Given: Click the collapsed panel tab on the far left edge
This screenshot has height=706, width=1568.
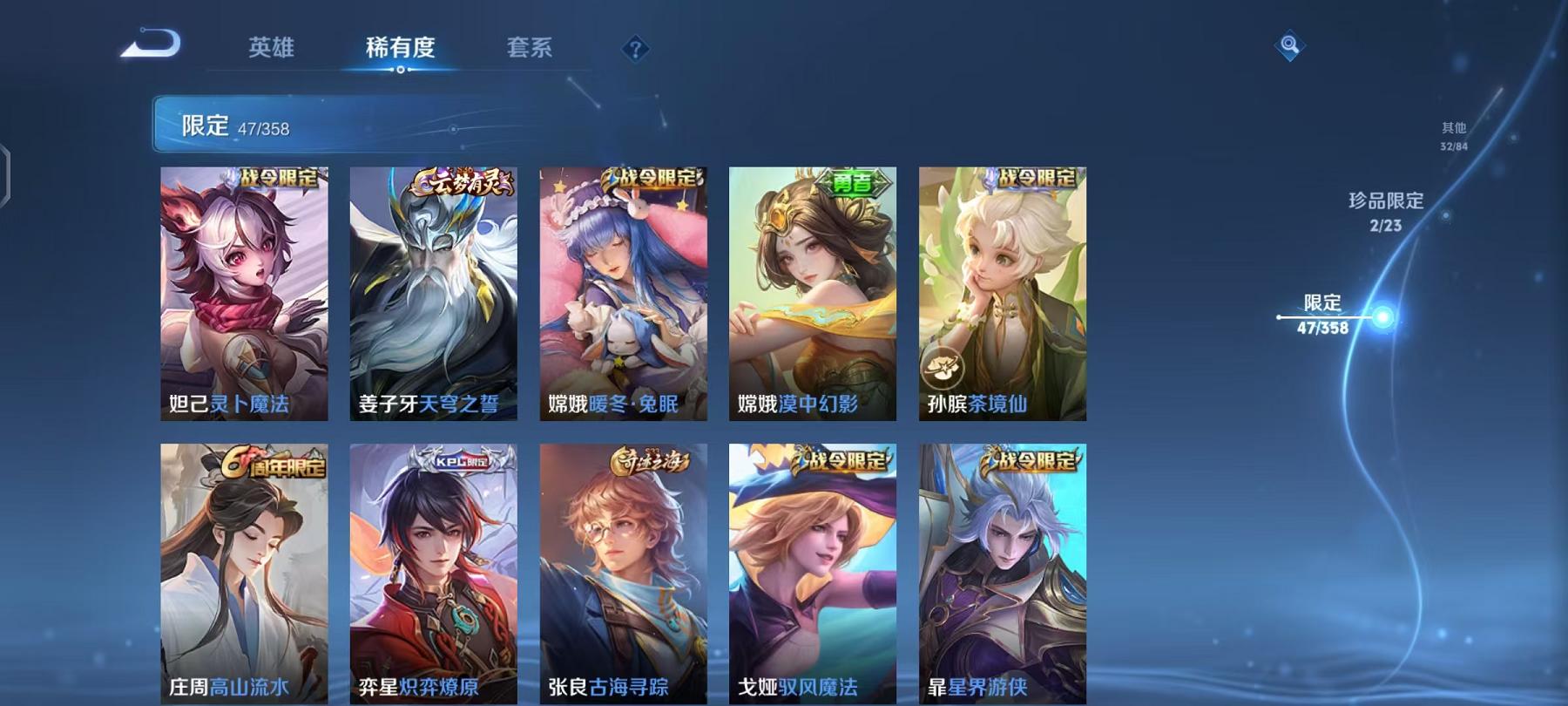Looking at the screenshot, I should coord(7,174).
